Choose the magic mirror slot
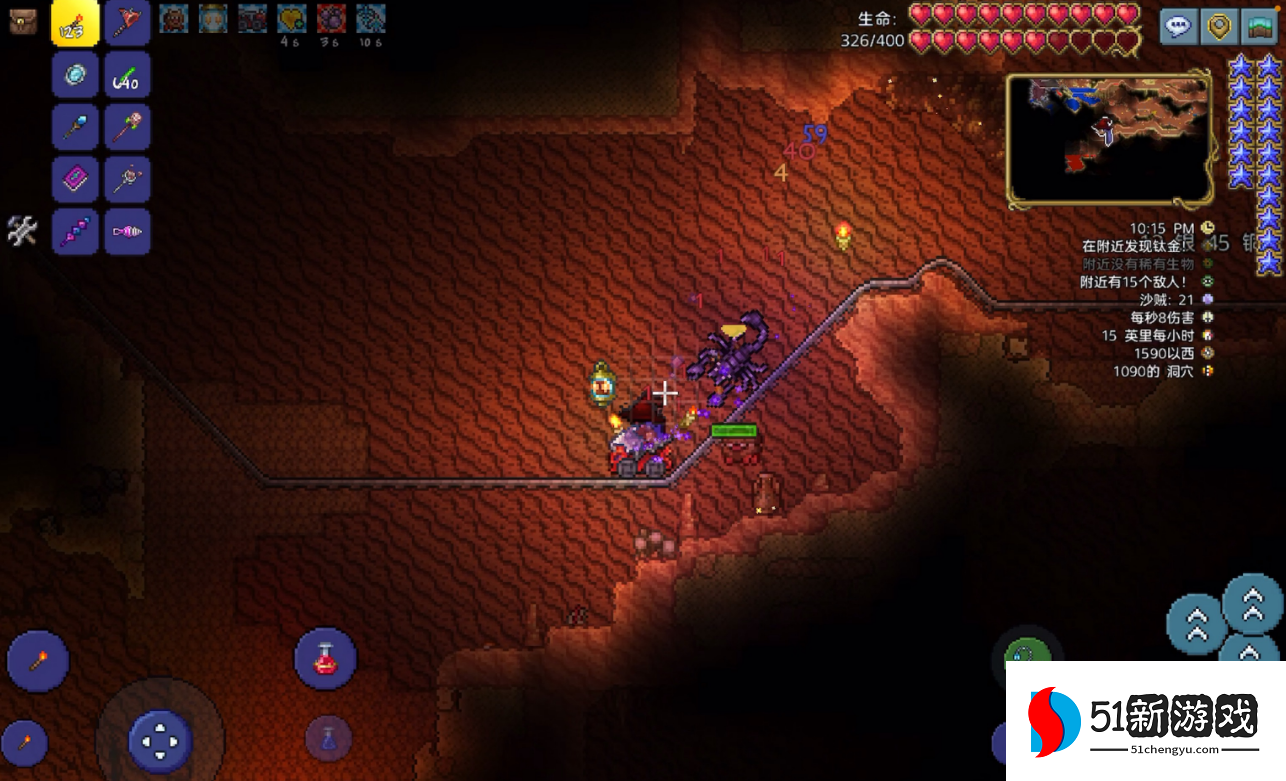 [x=76, y=75]
